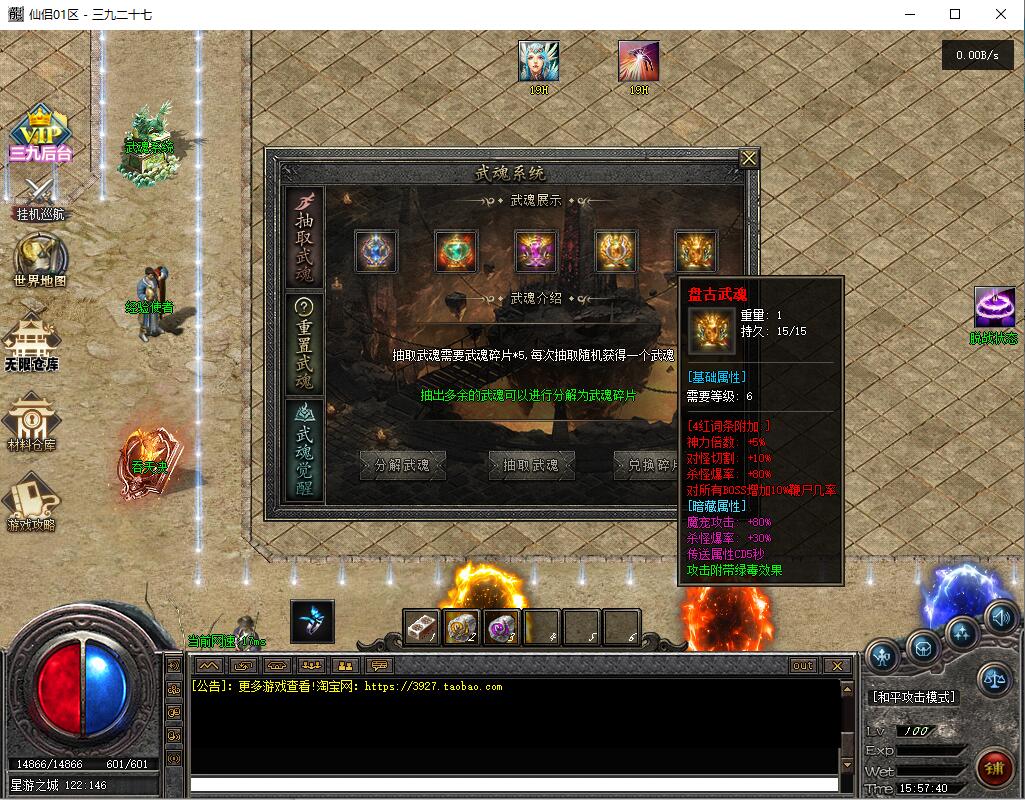
Task: Choose the green gem soul icon
Action: (456, 251)
